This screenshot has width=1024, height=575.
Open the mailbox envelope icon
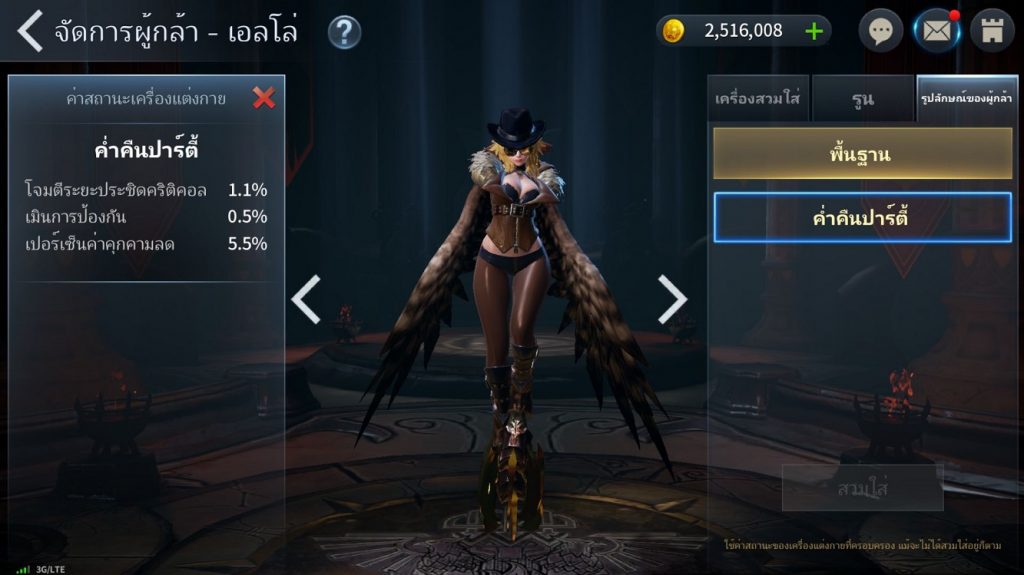tap(937, 31)
